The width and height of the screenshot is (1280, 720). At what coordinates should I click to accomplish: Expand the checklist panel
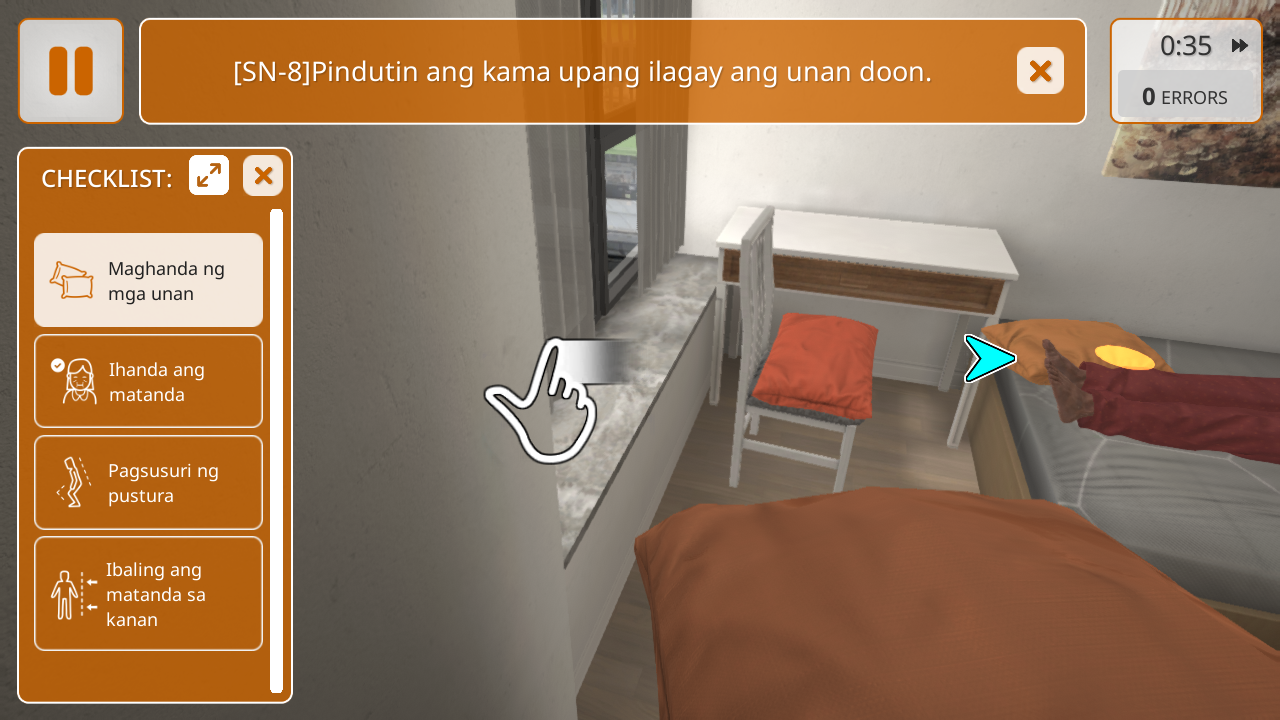pos(209,176)
